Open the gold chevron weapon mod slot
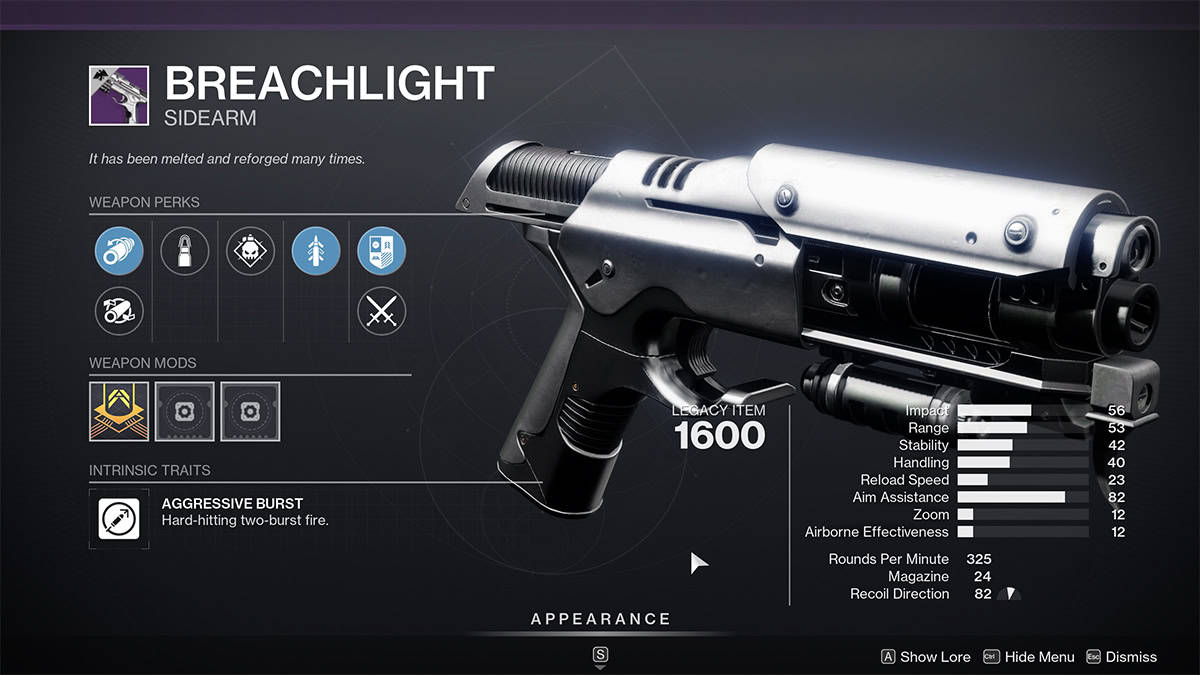The image size is (1200, 675). (x=119, y=411)
